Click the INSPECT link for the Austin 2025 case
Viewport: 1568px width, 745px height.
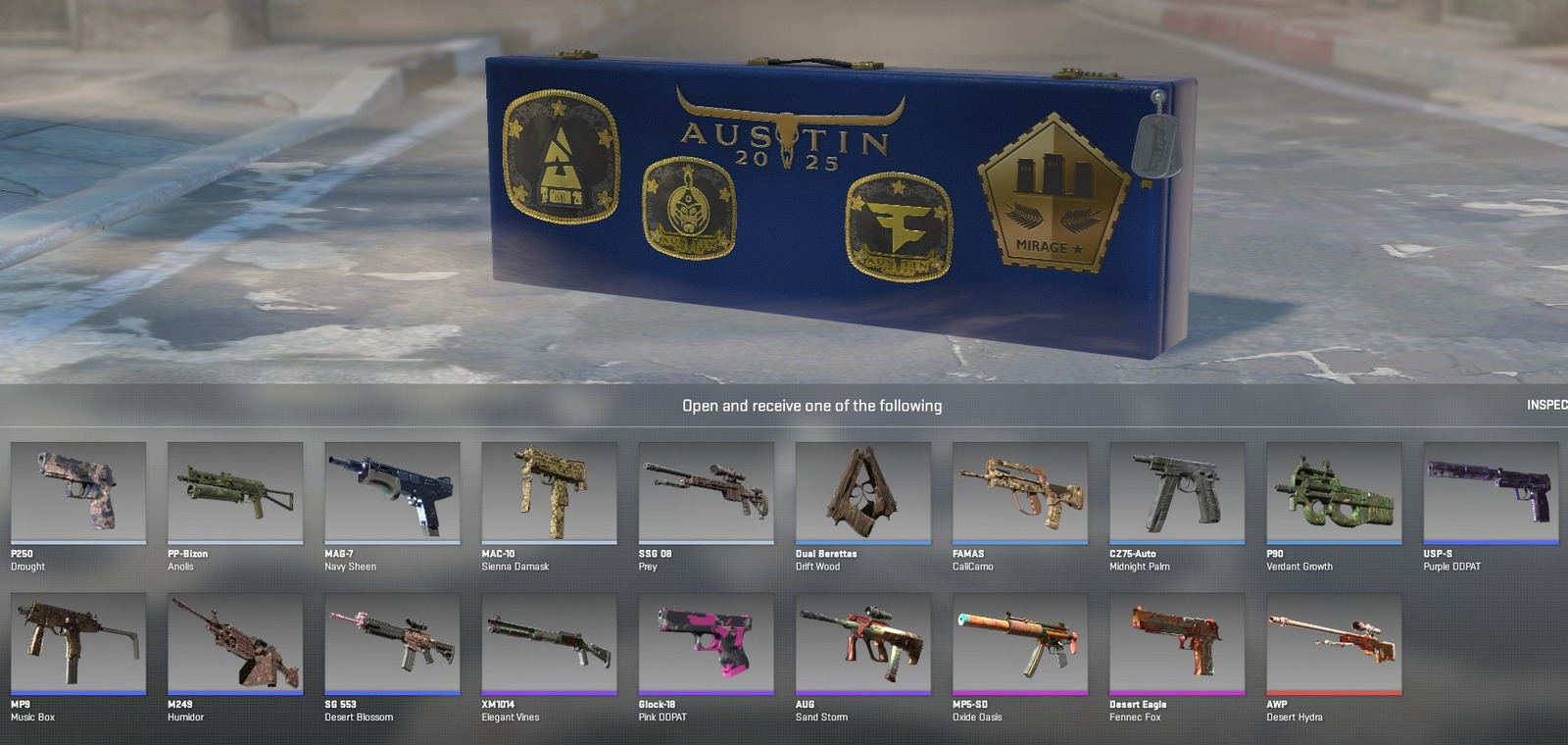point(1548,404)
